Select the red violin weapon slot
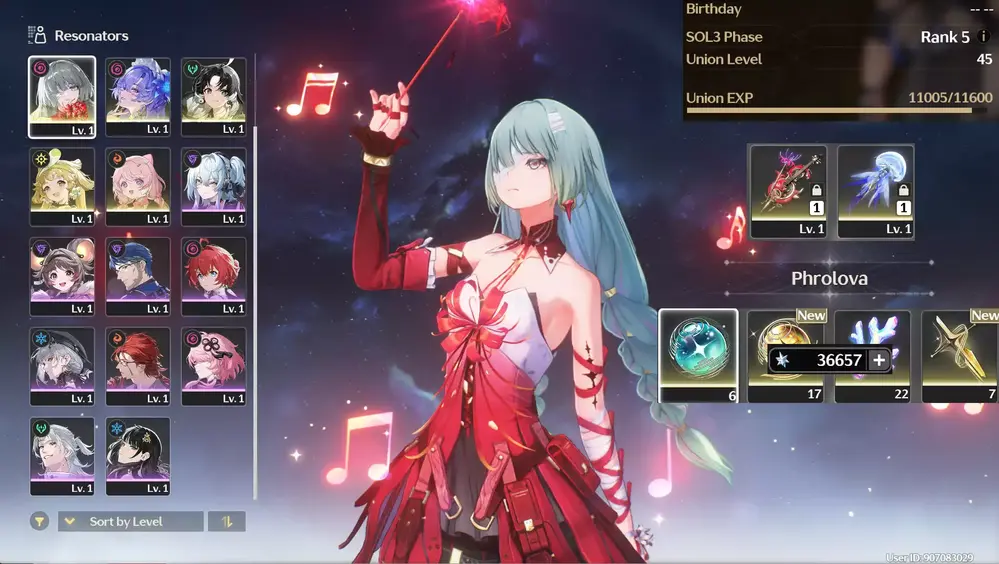 pos(788,191)
